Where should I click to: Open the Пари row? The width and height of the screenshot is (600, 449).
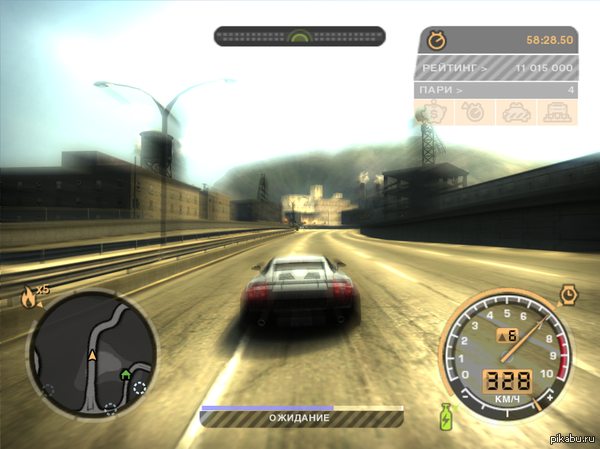(x=495, y=90)
